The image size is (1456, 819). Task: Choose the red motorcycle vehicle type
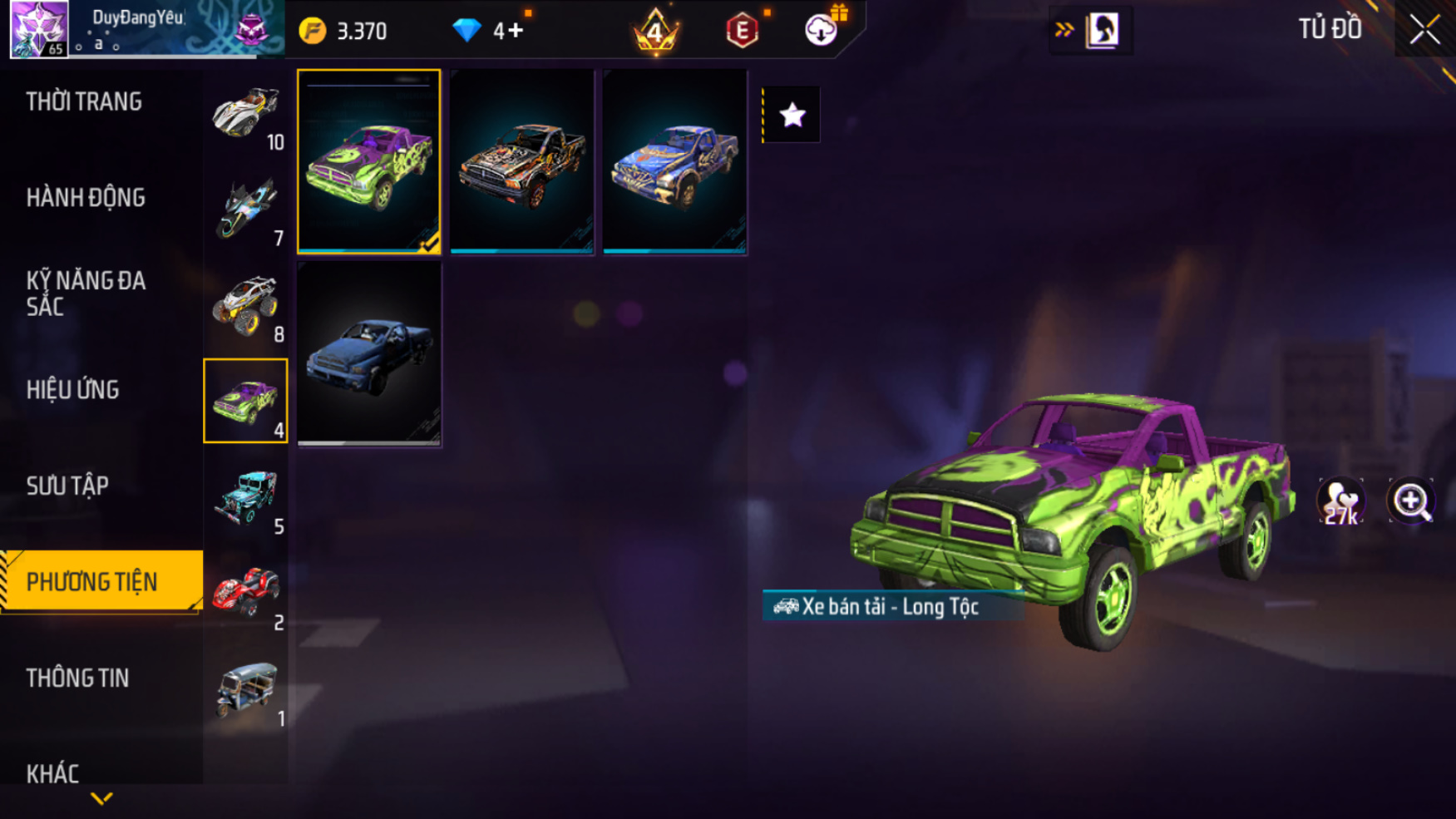pyautogui.click(x=245, y=593)
